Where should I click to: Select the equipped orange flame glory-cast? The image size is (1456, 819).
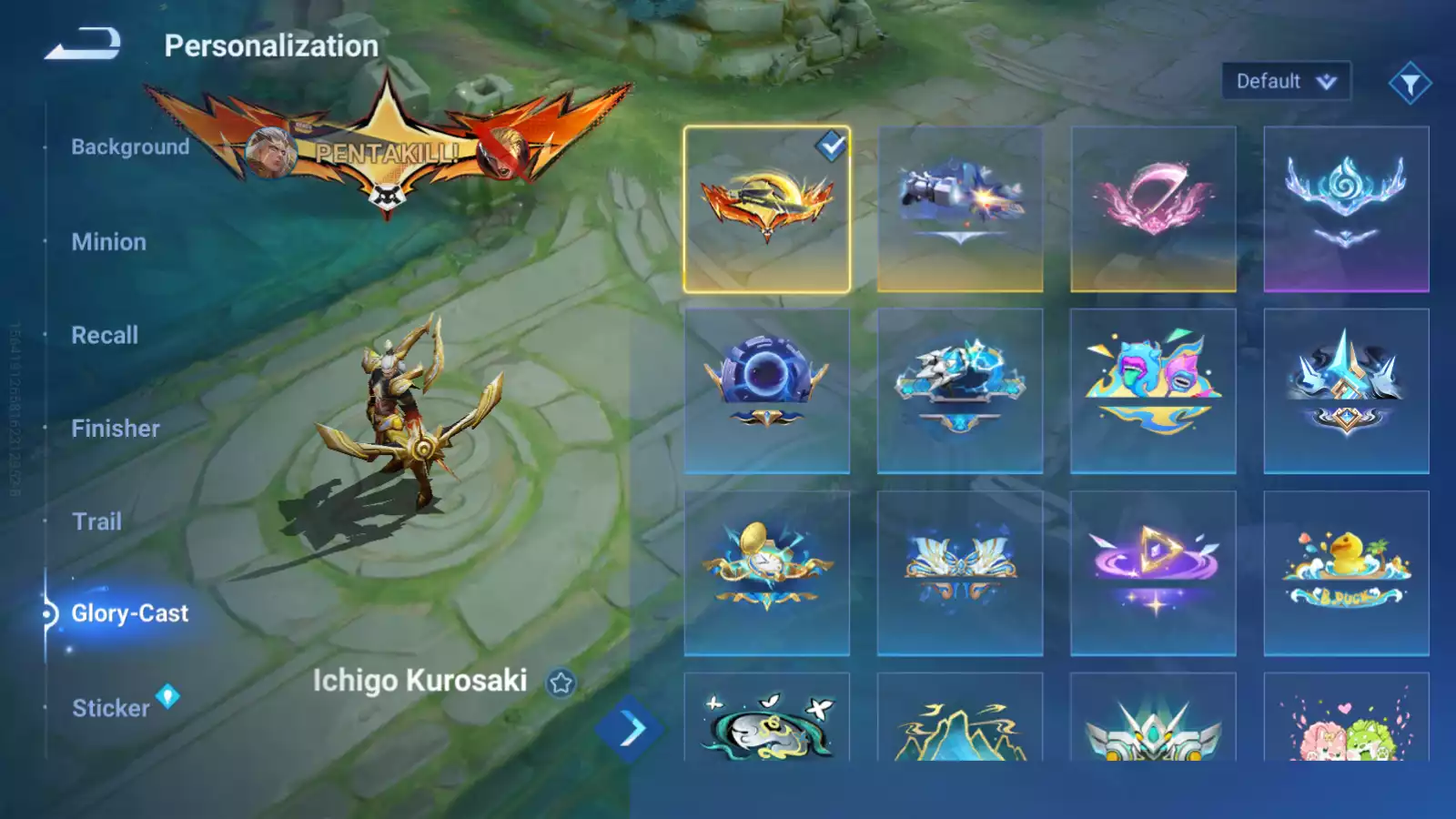pyautogui.click(x=766, y=209)
